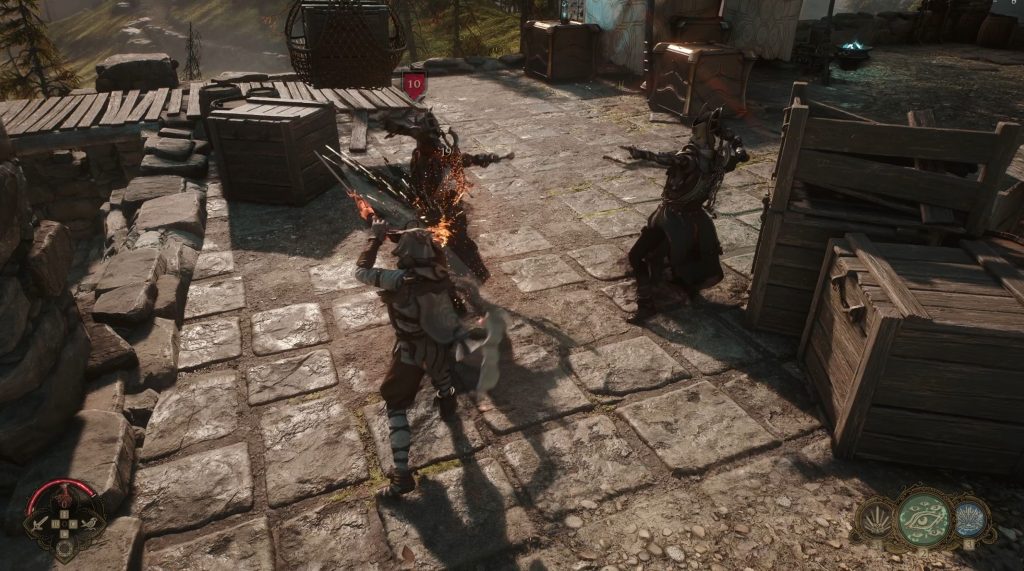Activate the green multi-eye ability medallion
The image size is (1024, 571).
[x=922, y=517]
